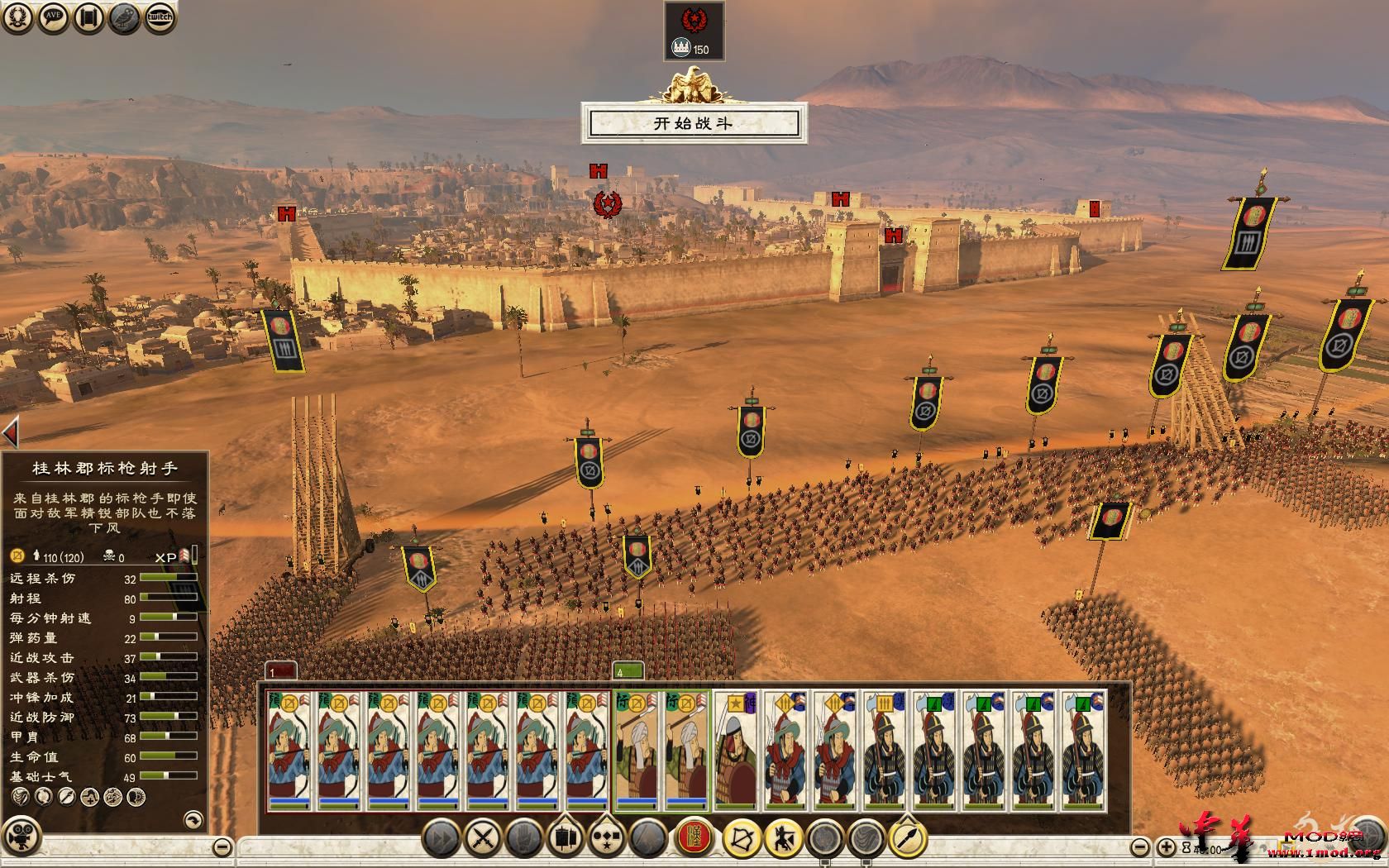Open the scroll icon button
1389x868 pixels.
89,17
